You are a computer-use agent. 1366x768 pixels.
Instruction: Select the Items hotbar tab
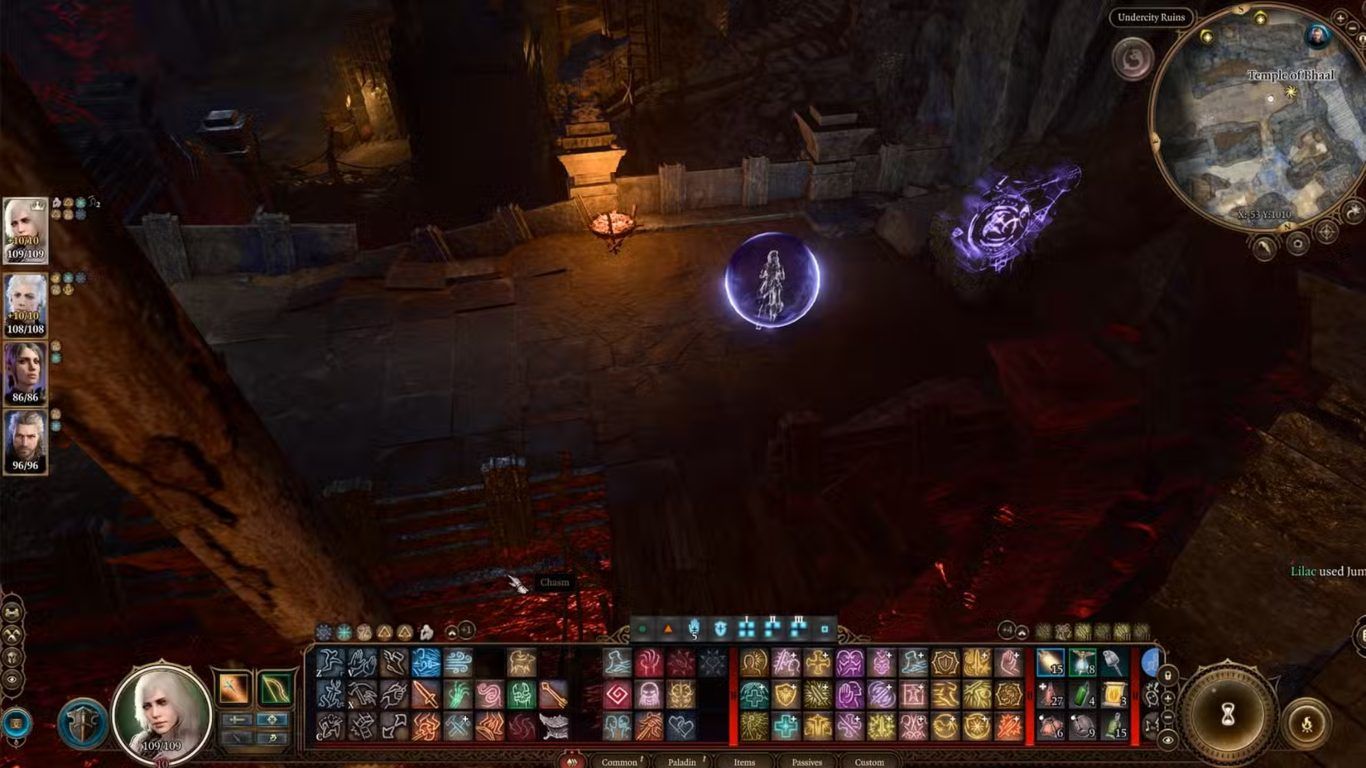pos(744,762)
